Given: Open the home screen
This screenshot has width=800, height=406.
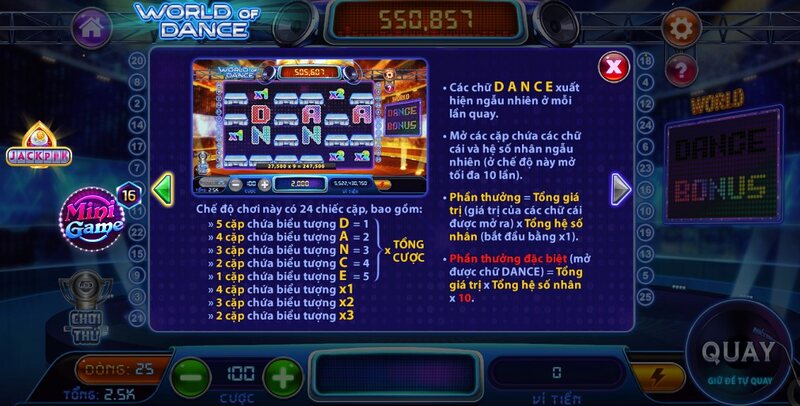Looking at the screenshot, I should [91, 27].
